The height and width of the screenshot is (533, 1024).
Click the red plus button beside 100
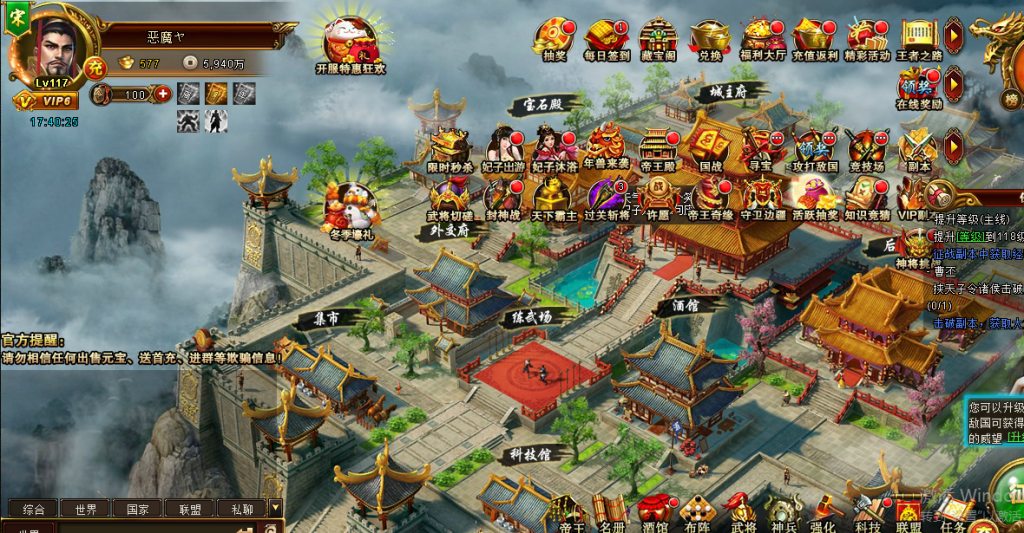pos(163,94)
